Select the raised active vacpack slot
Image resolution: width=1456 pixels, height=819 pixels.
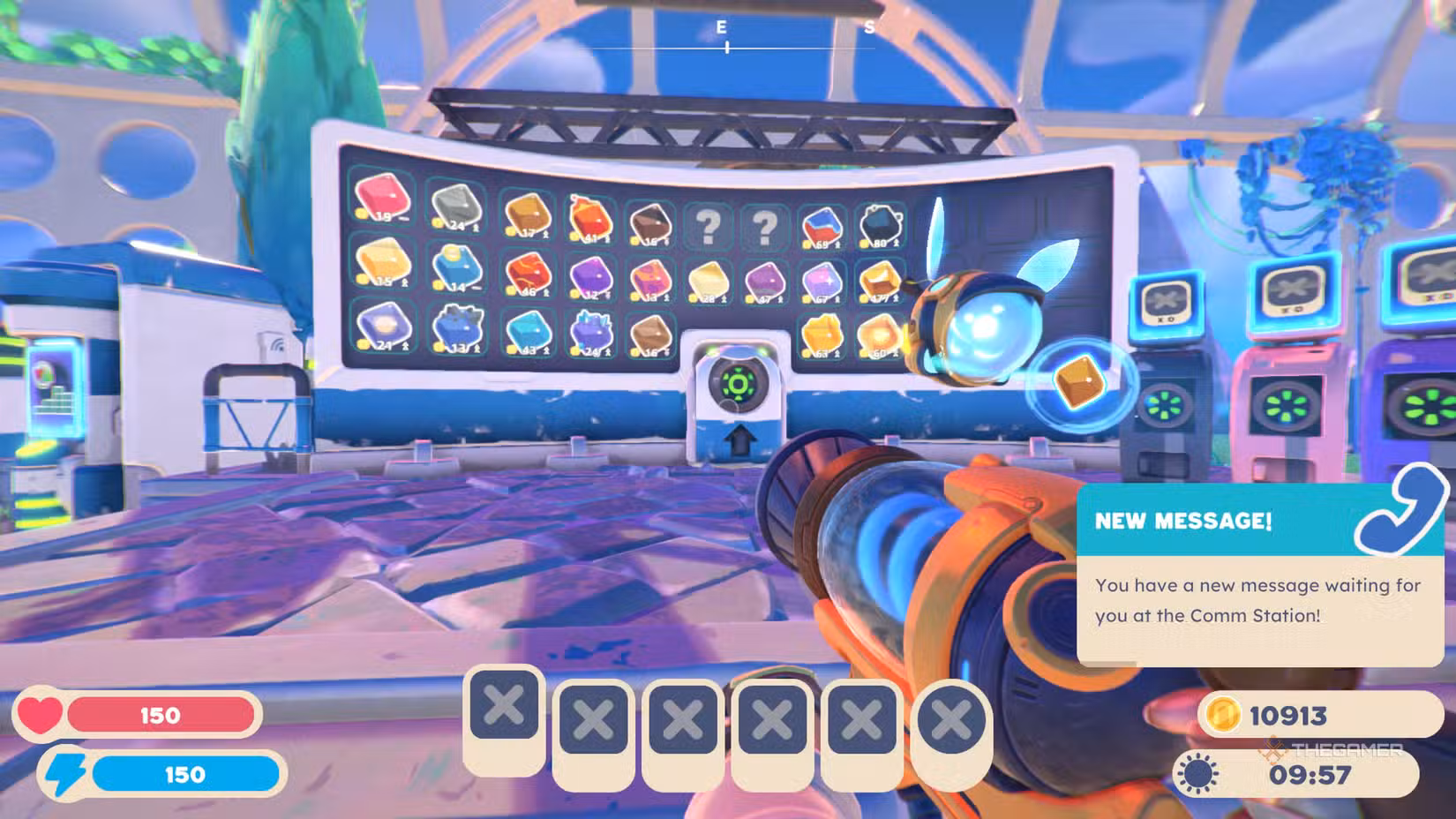pos(504,707)
